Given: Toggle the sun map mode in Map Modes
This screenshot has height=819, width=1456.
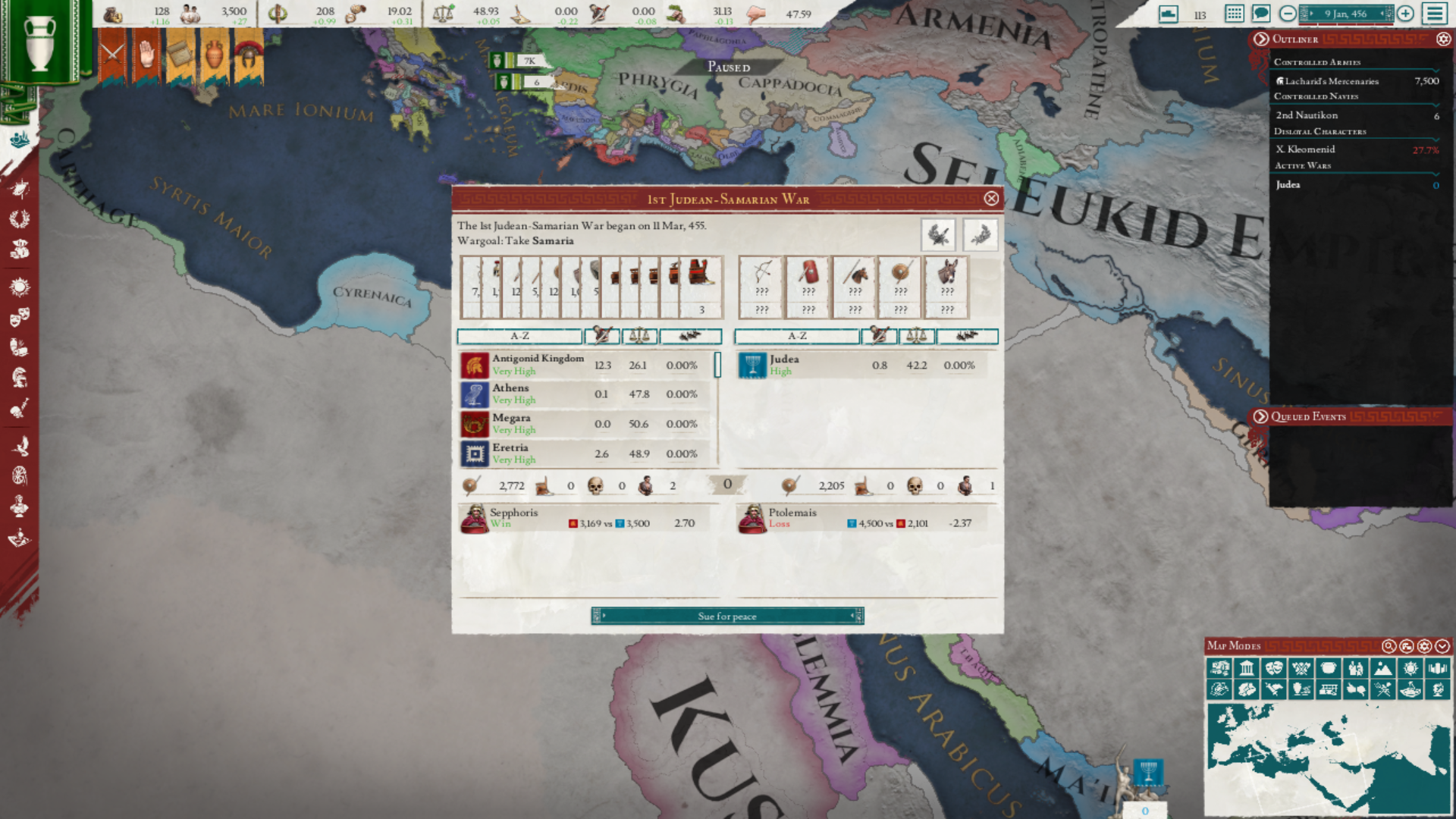Looking at the screenshot, I should (1411, 668).
